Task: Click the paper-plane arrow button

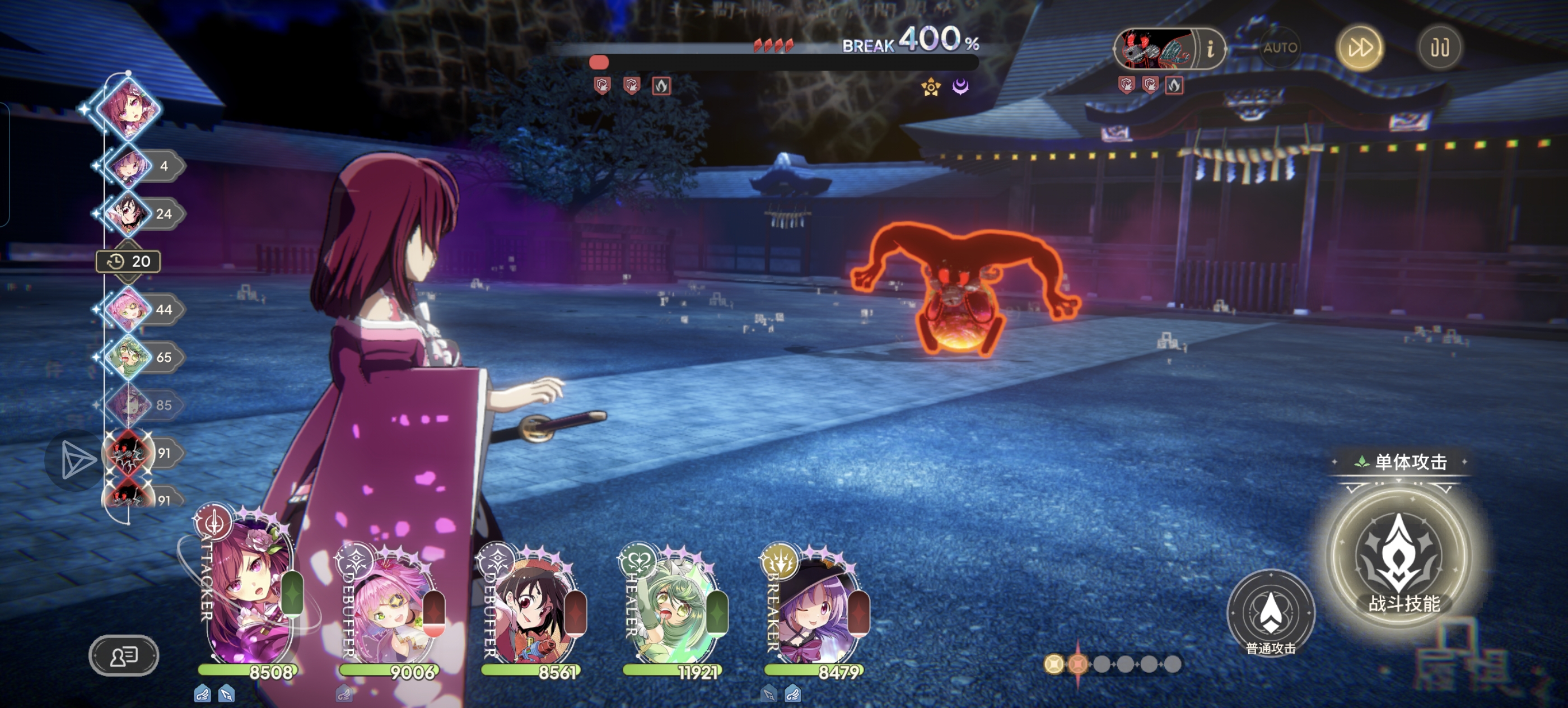Action: coord(76,460)
